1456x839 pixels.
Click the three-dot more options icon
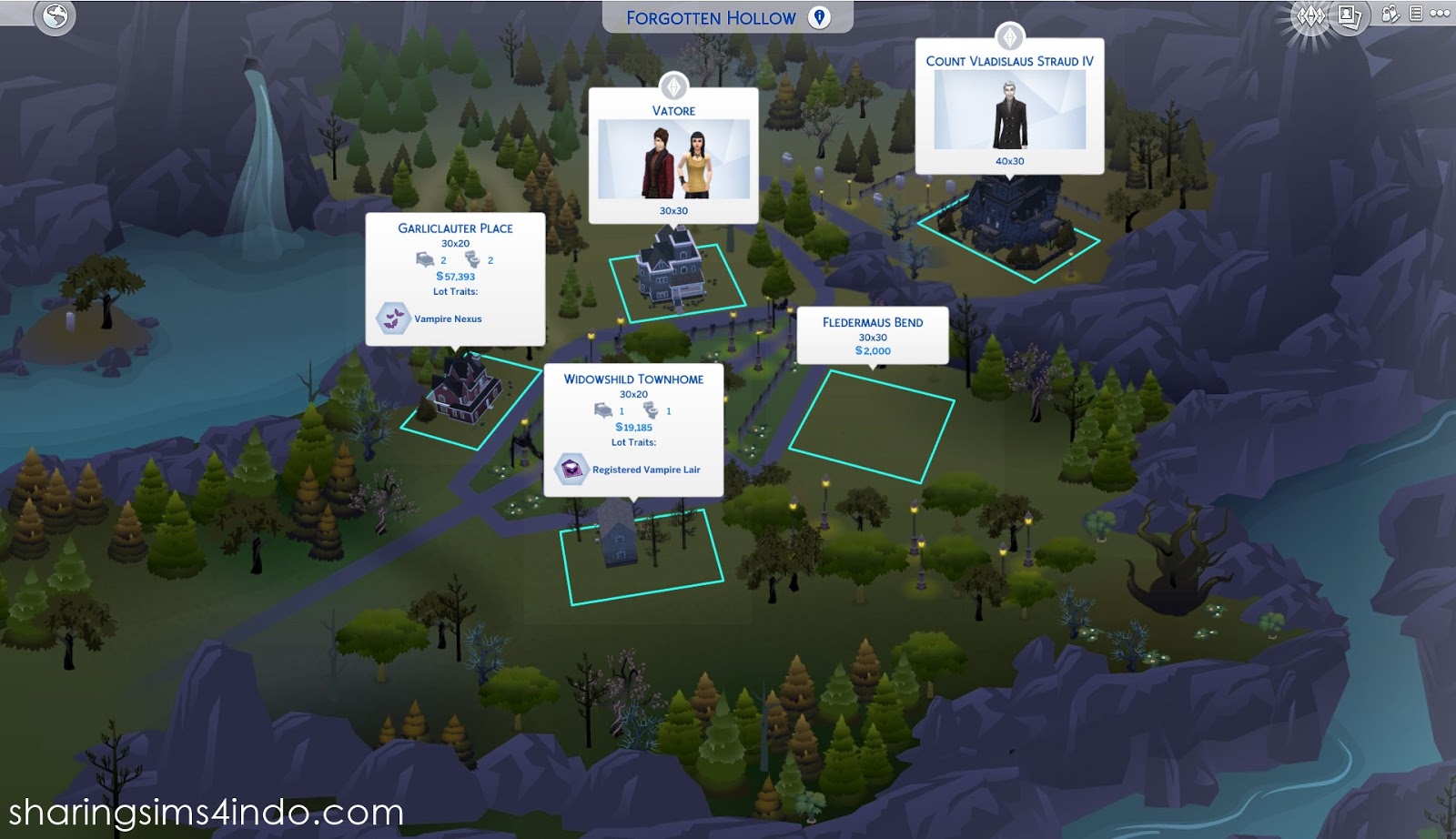click(1440, 14)
